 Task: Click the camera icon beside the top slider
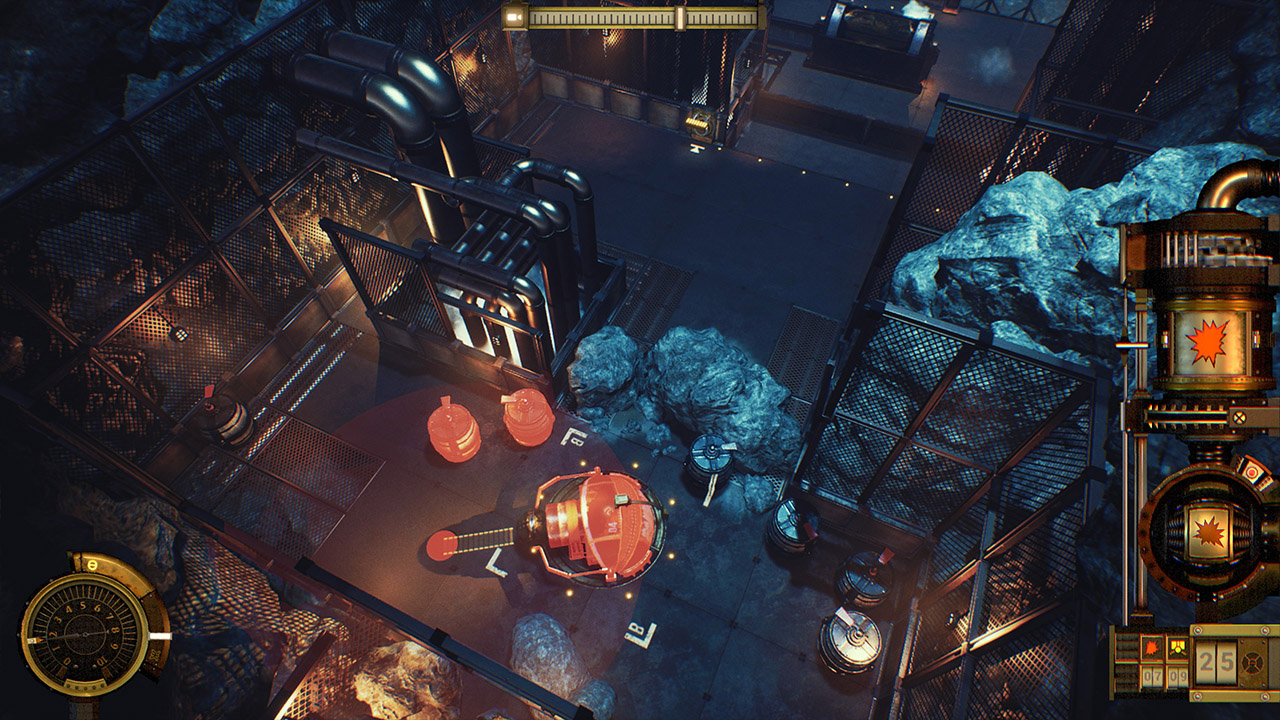tap(513, 16)
